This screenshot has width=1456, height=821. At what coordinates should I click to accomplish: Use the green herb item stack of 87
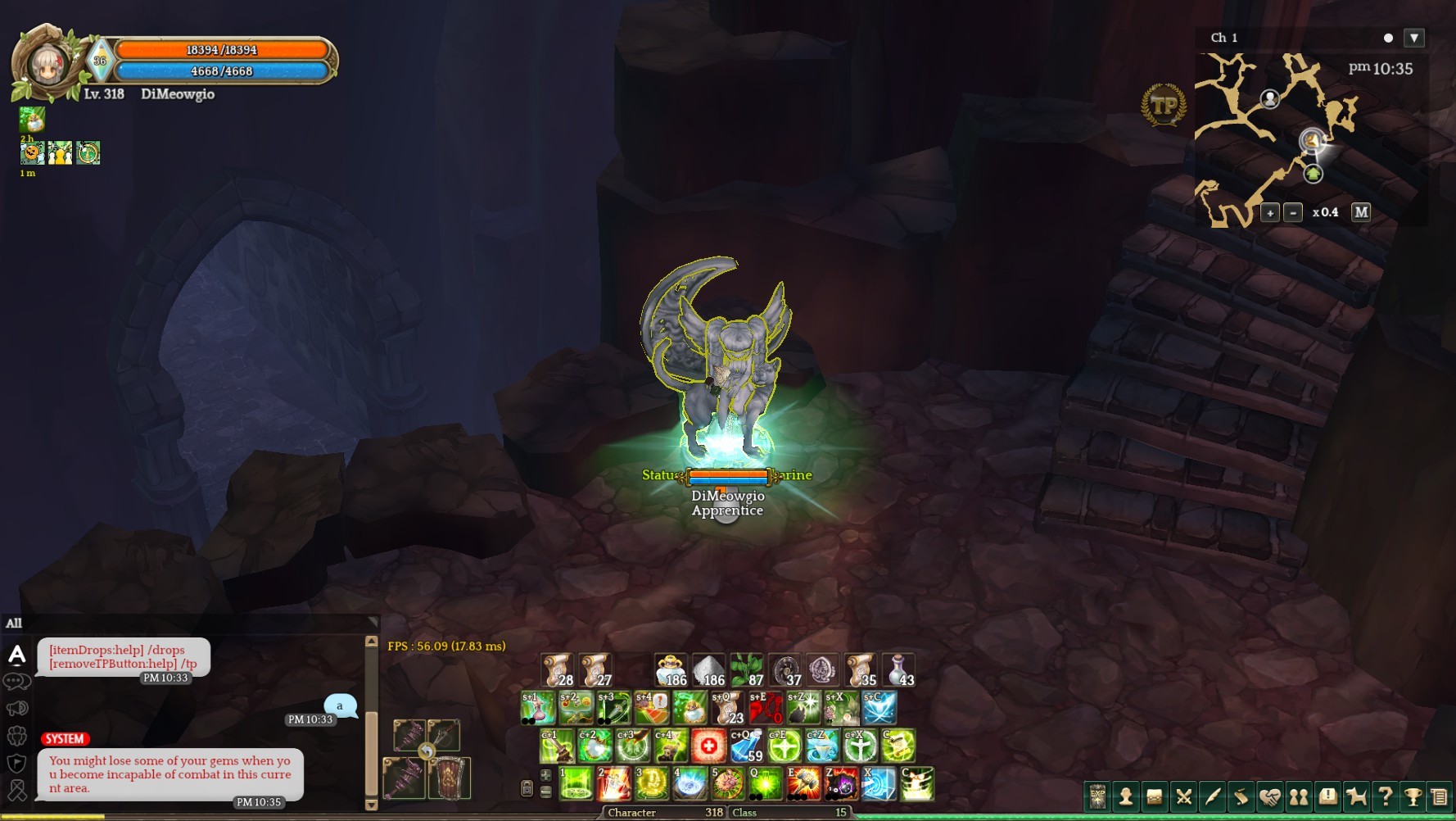[x=746, y=670]
